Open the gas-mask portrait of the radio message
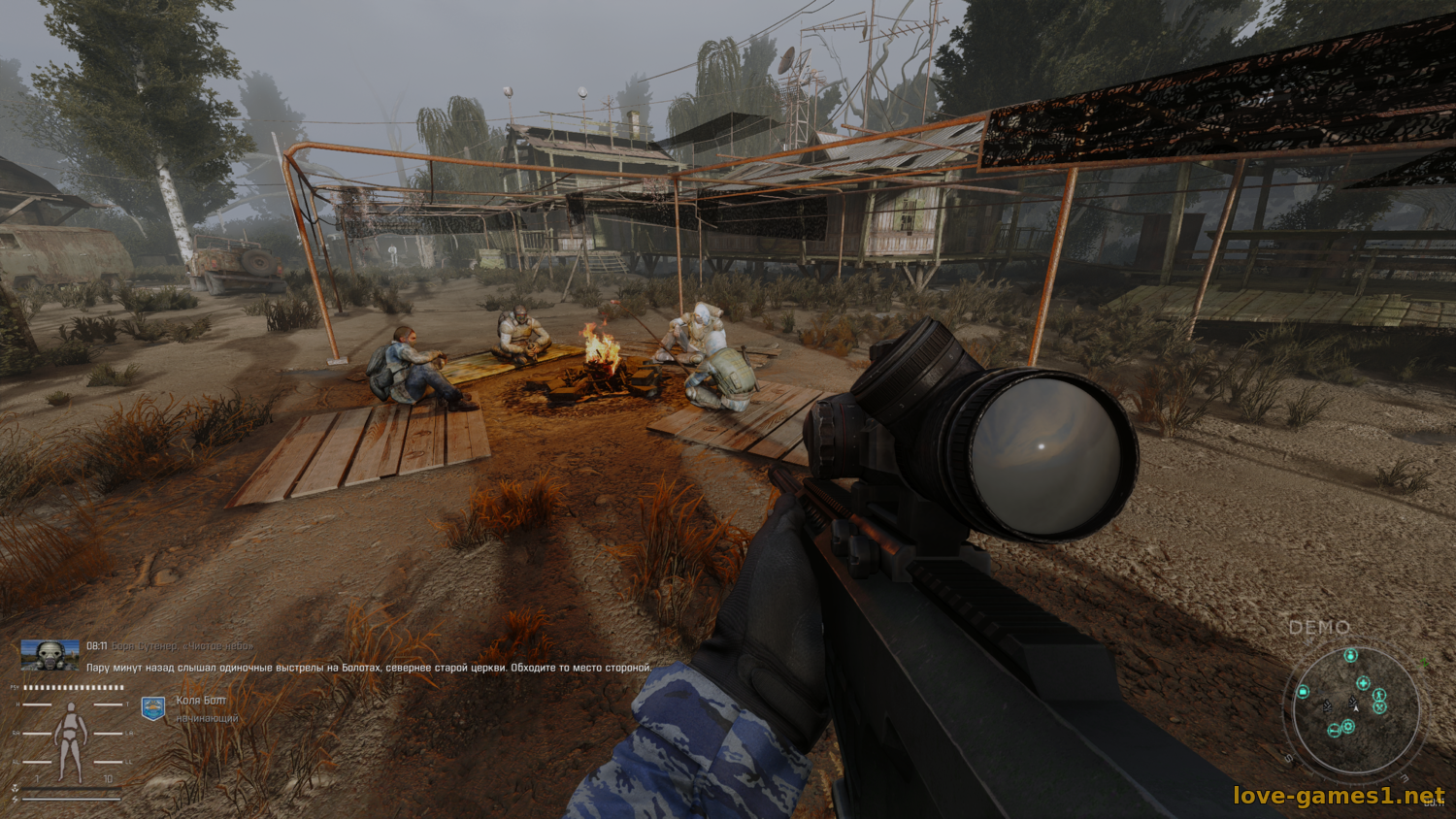Viewport: 1456px width, 819px height. [50, 655]
